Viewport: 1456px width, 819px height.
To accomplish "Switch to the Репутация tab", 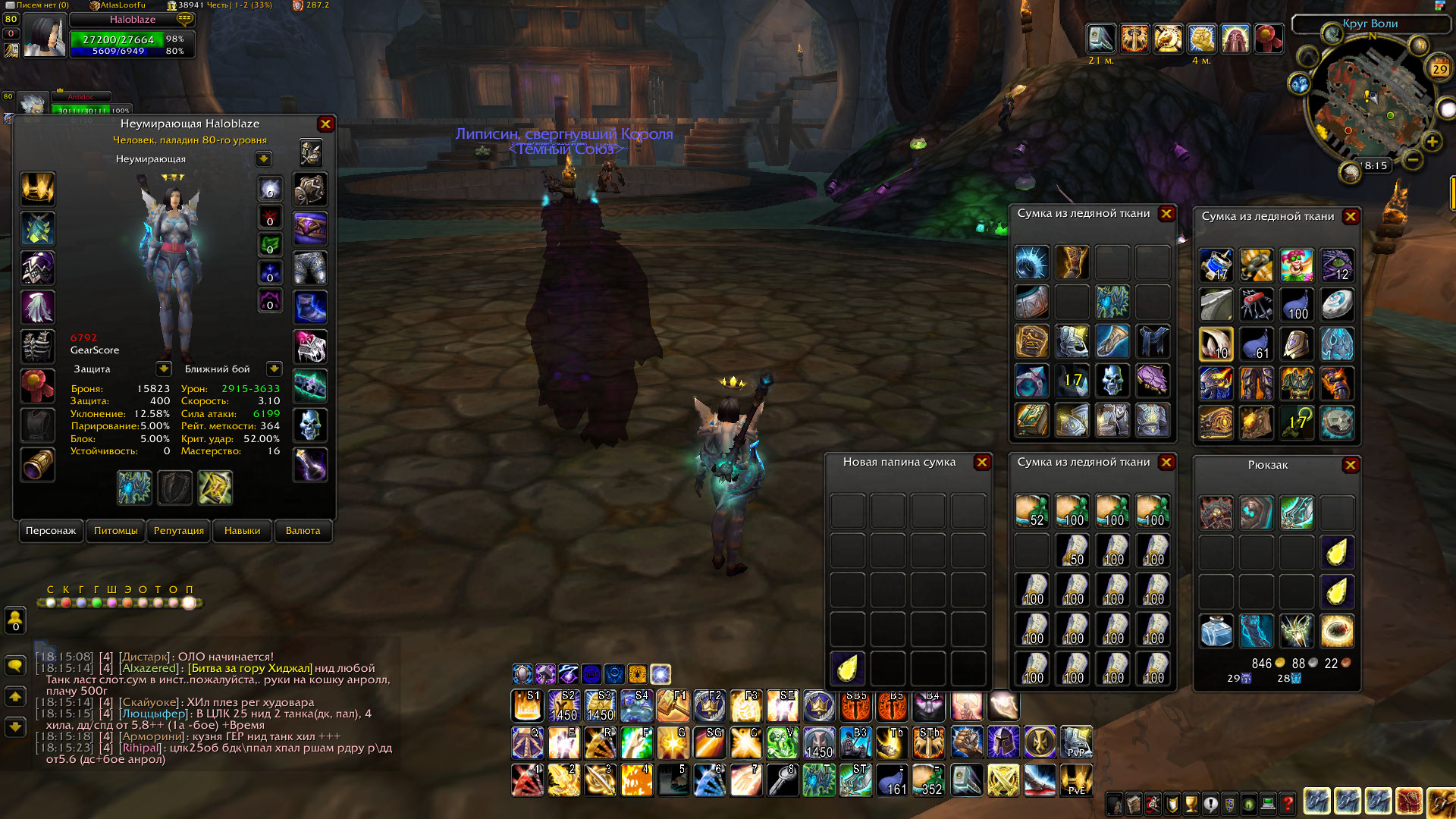I will point(179,531).
